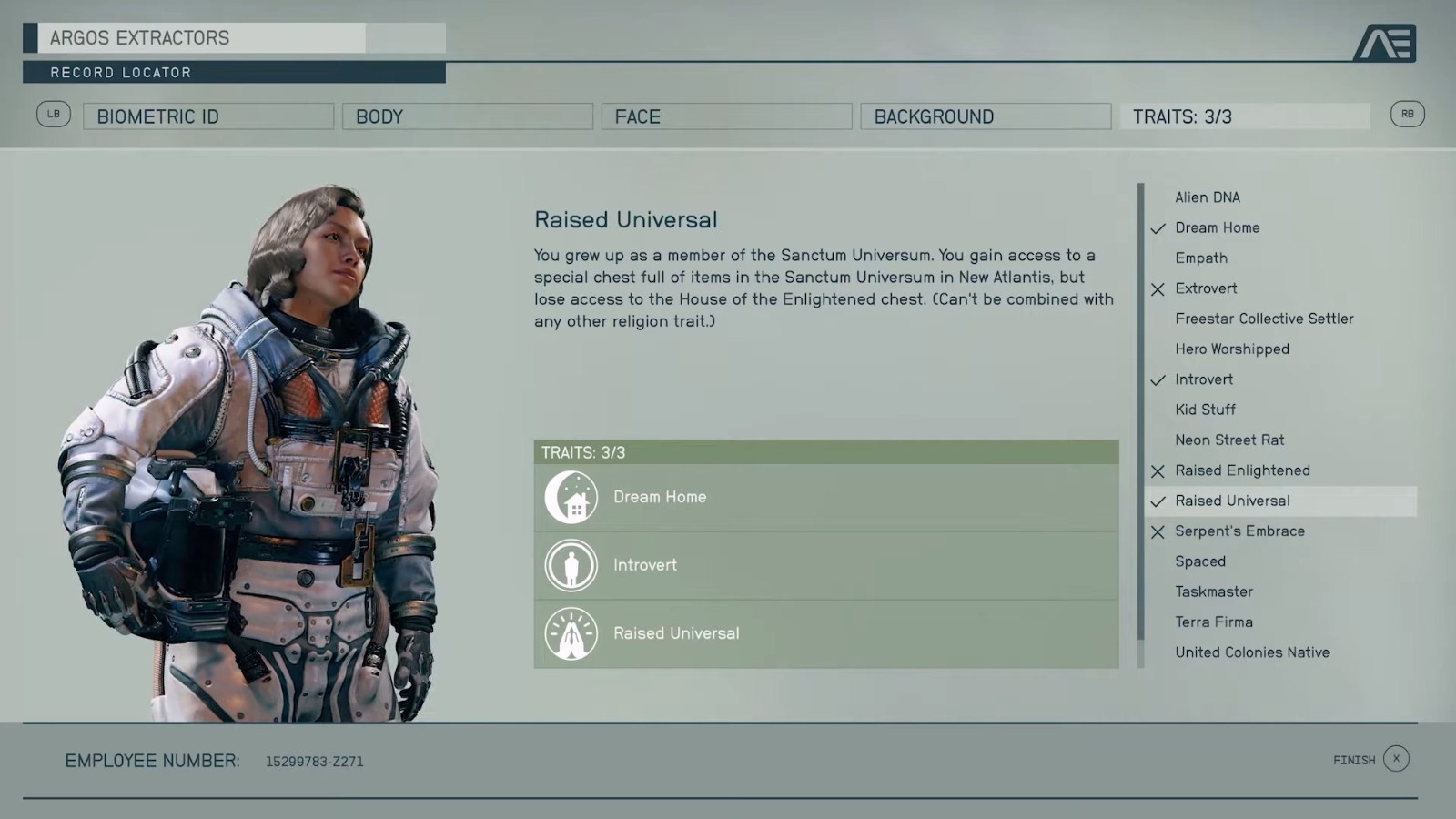This screenshot has width=1456, height=819.
Task: Choose the Hero Worshipped trait
Action: [1231, 349]
